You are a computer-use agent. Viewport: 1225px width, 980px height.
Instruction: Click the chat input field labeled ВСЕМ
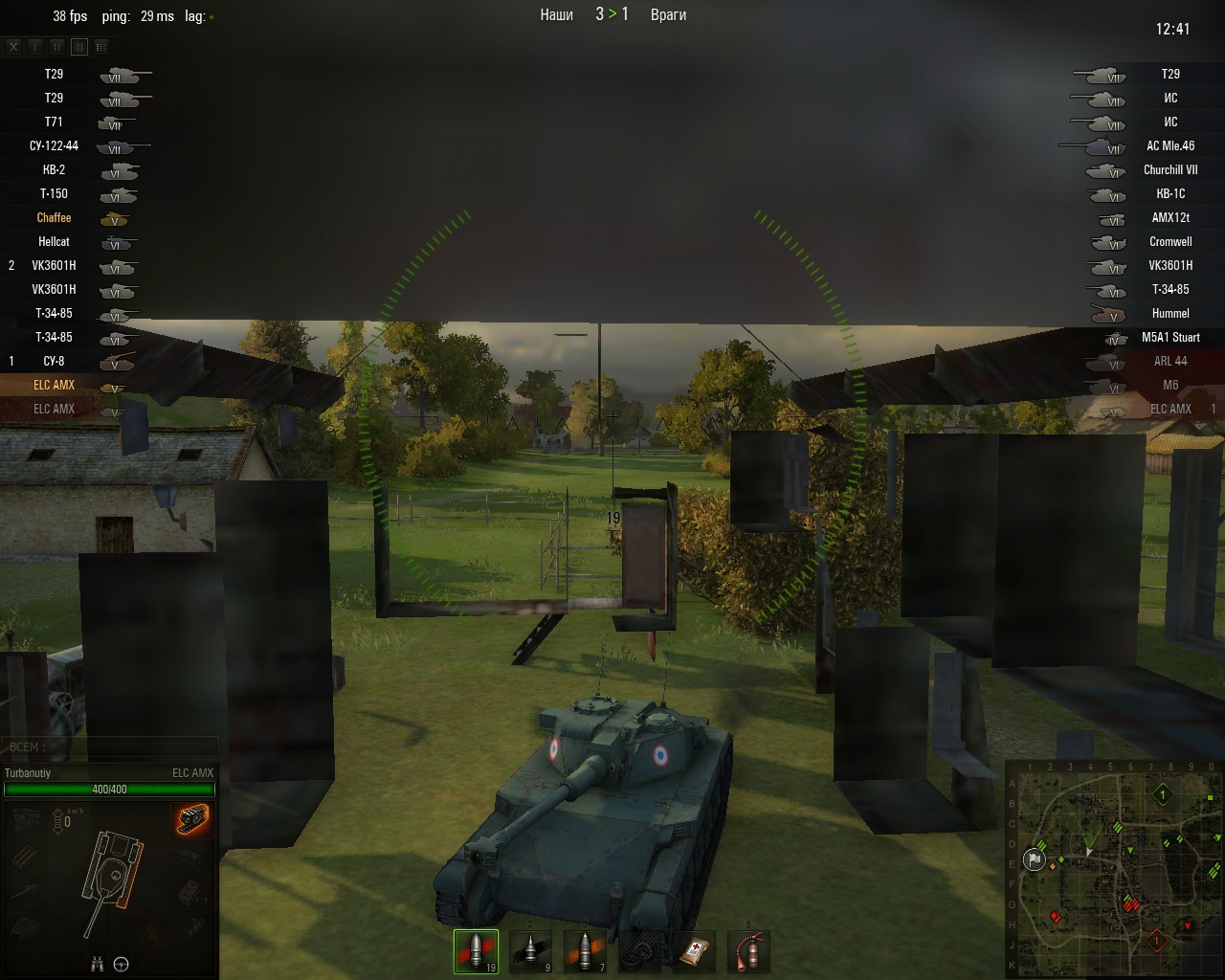point(110,747)
